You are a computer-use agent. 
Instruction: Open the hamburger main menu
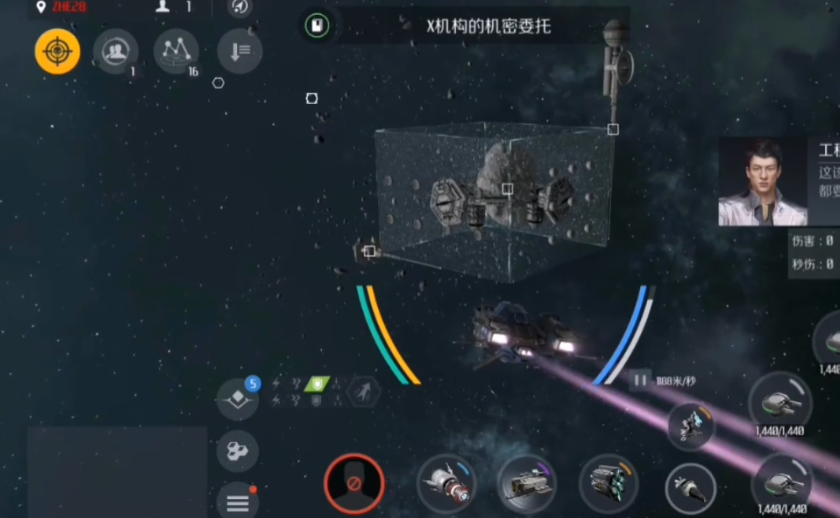pos(237,500)
